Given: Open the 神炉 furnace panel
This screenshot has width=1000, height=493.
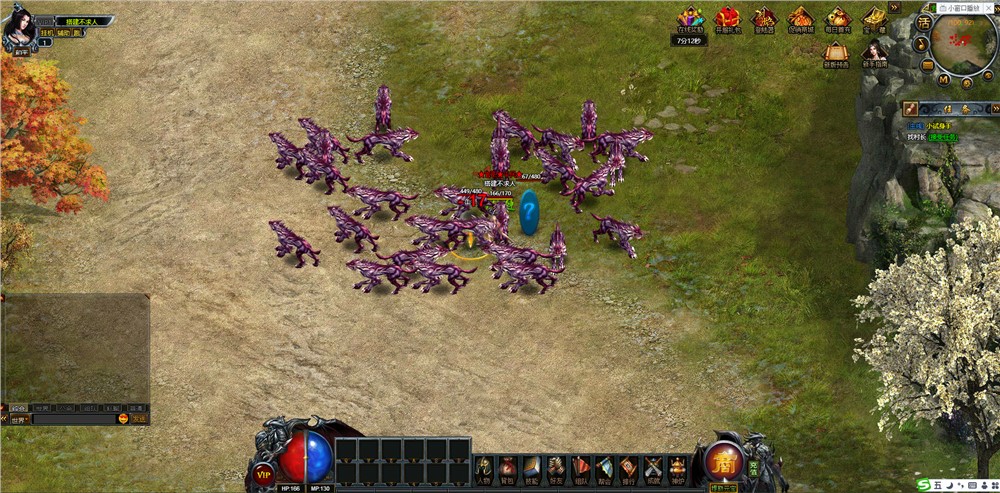Looking at the screenshot, I should [x=677, y=468].
